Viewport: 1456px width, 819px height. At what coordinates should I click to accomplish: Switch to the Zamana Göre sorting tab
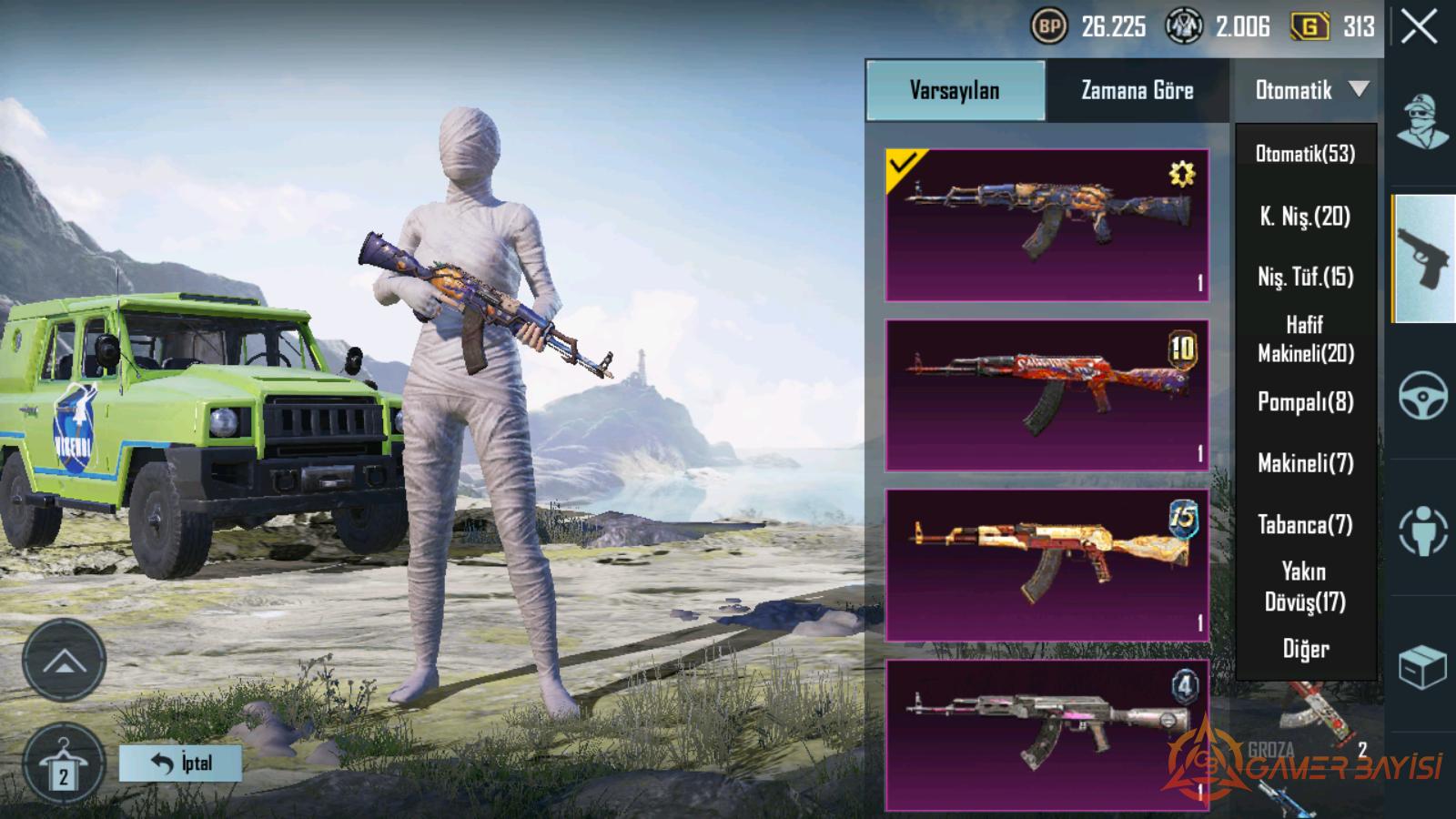pos(1137,90)
